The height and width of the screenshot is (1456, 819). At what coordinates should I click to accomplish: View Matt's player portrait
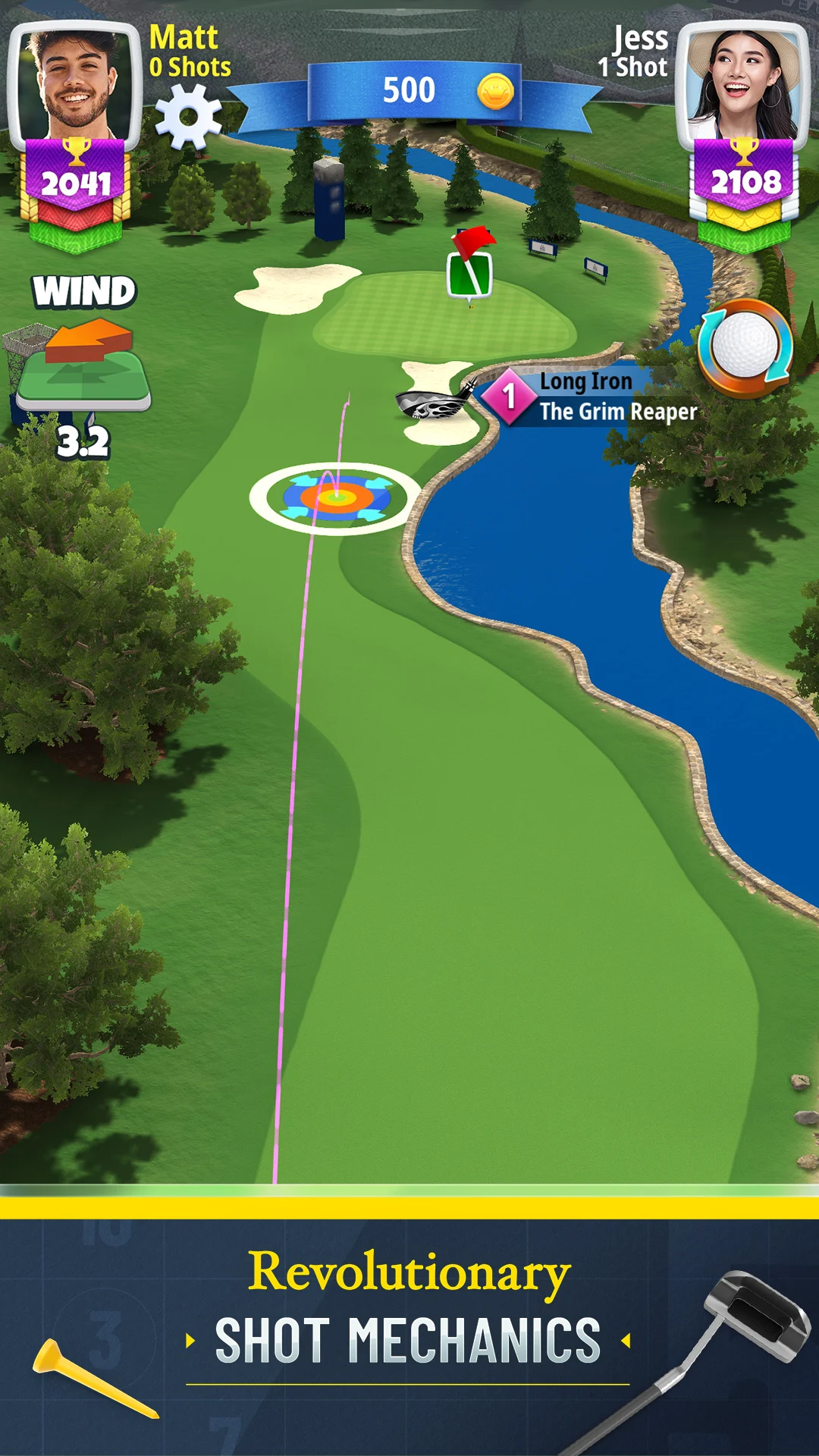pyautogui.click(x=75, y=83)
